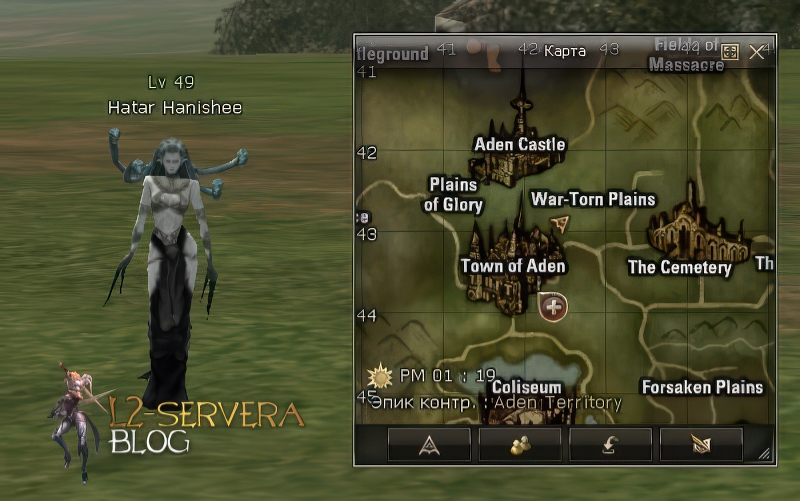Click the Coliseum map location

click(x=526, y=387)
